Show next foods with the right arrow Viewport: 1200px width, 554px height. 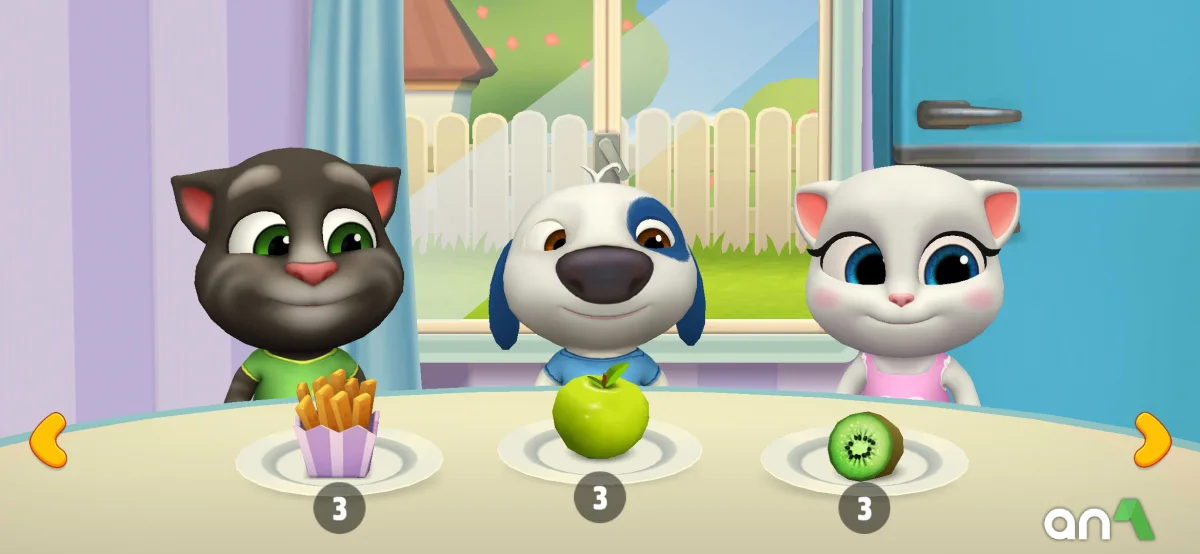click(x=1151, y=440)
